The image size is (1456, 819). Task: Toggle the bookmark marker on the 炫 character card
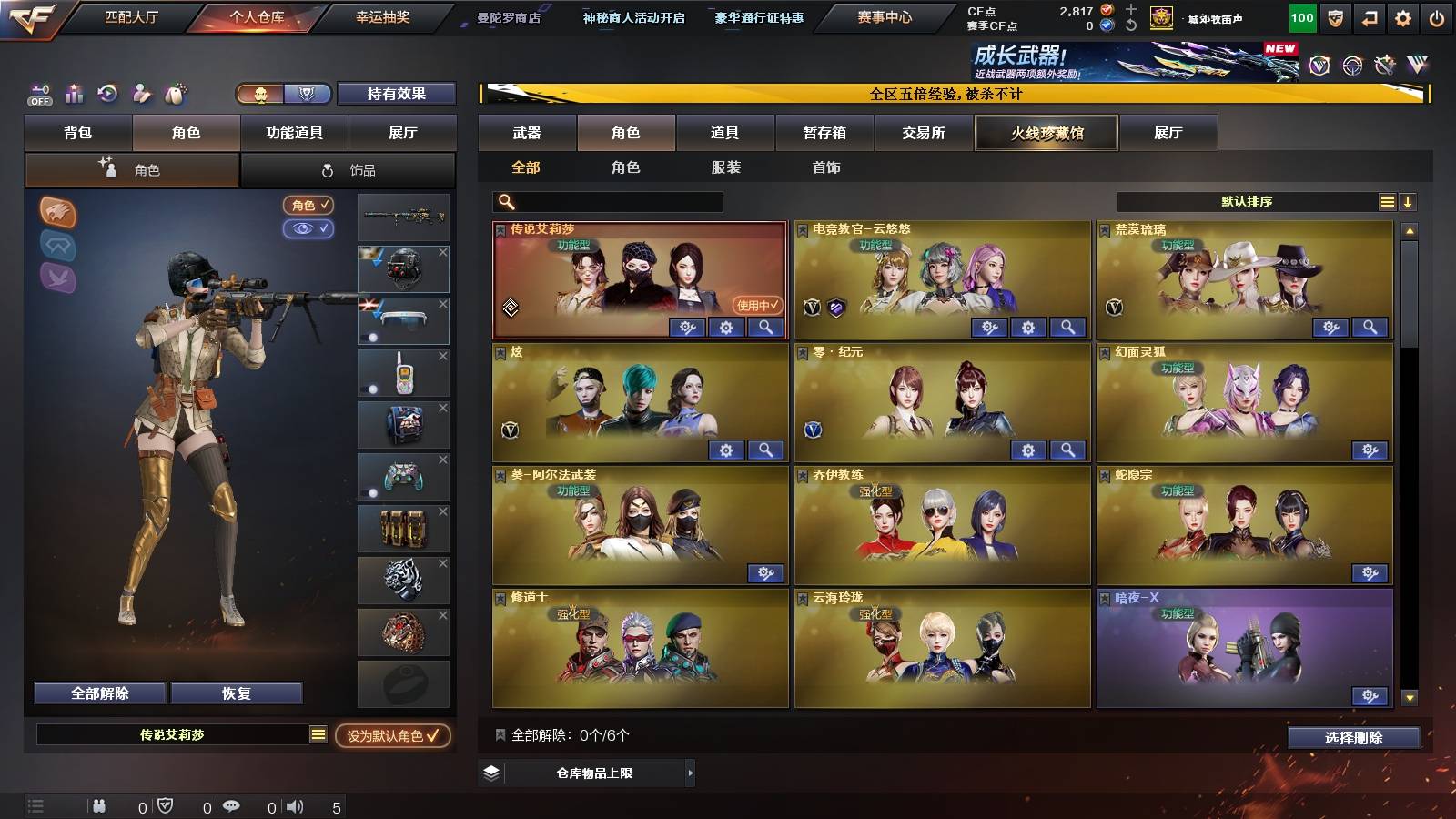click(x=499, y=353)
